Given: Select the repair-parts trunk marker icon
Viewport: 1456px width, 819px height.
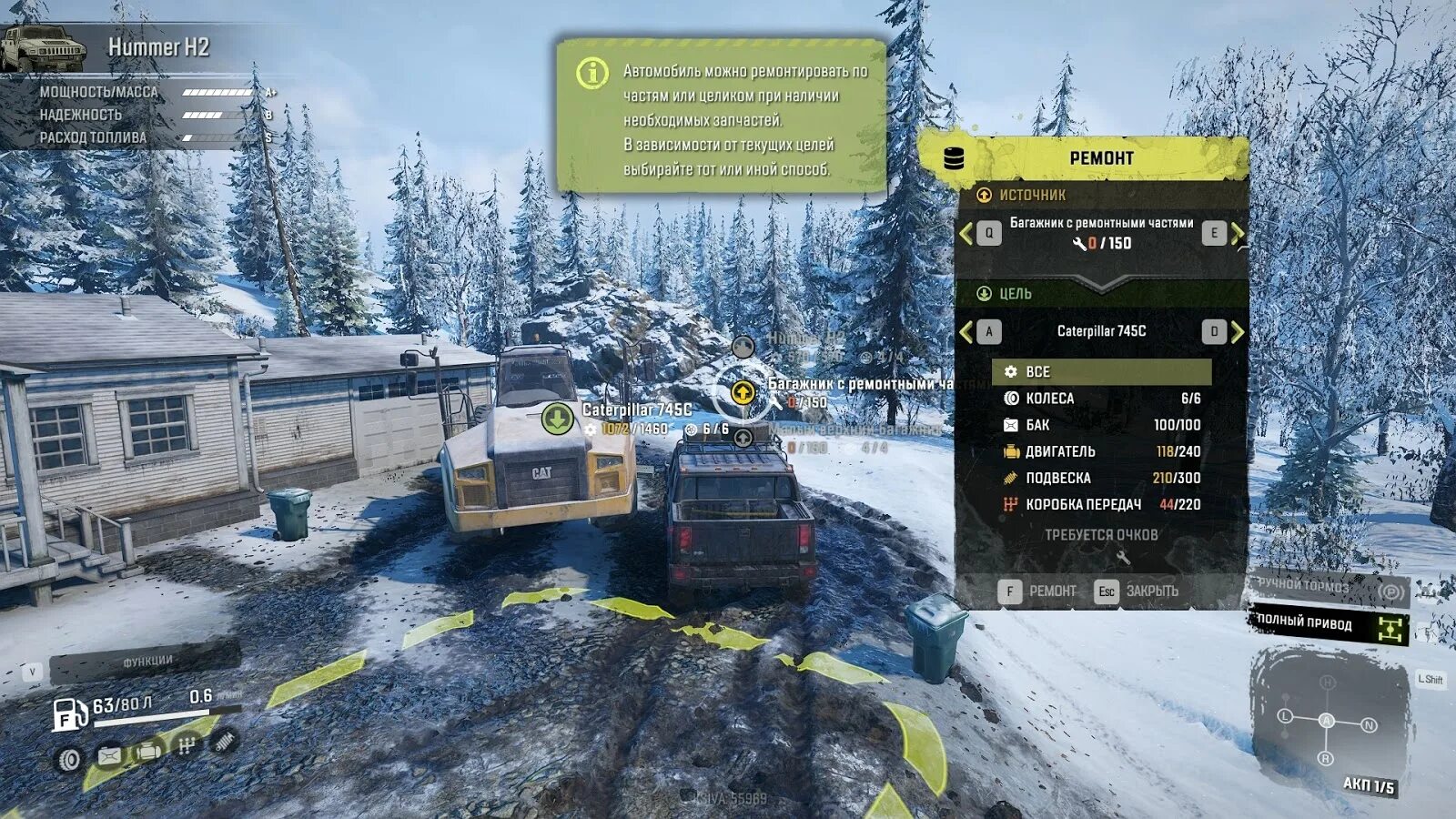Looking at the screenshot, I should (743, 392).
